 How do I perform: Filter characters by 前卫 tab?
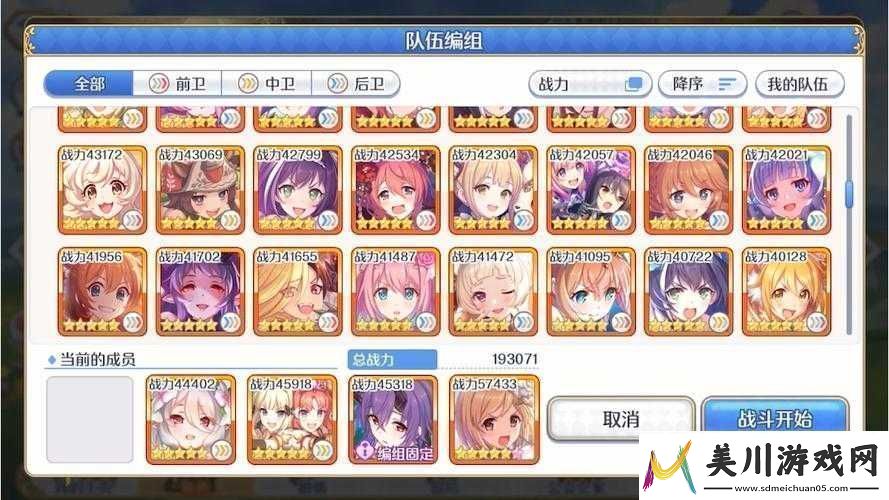click(177, 84)
